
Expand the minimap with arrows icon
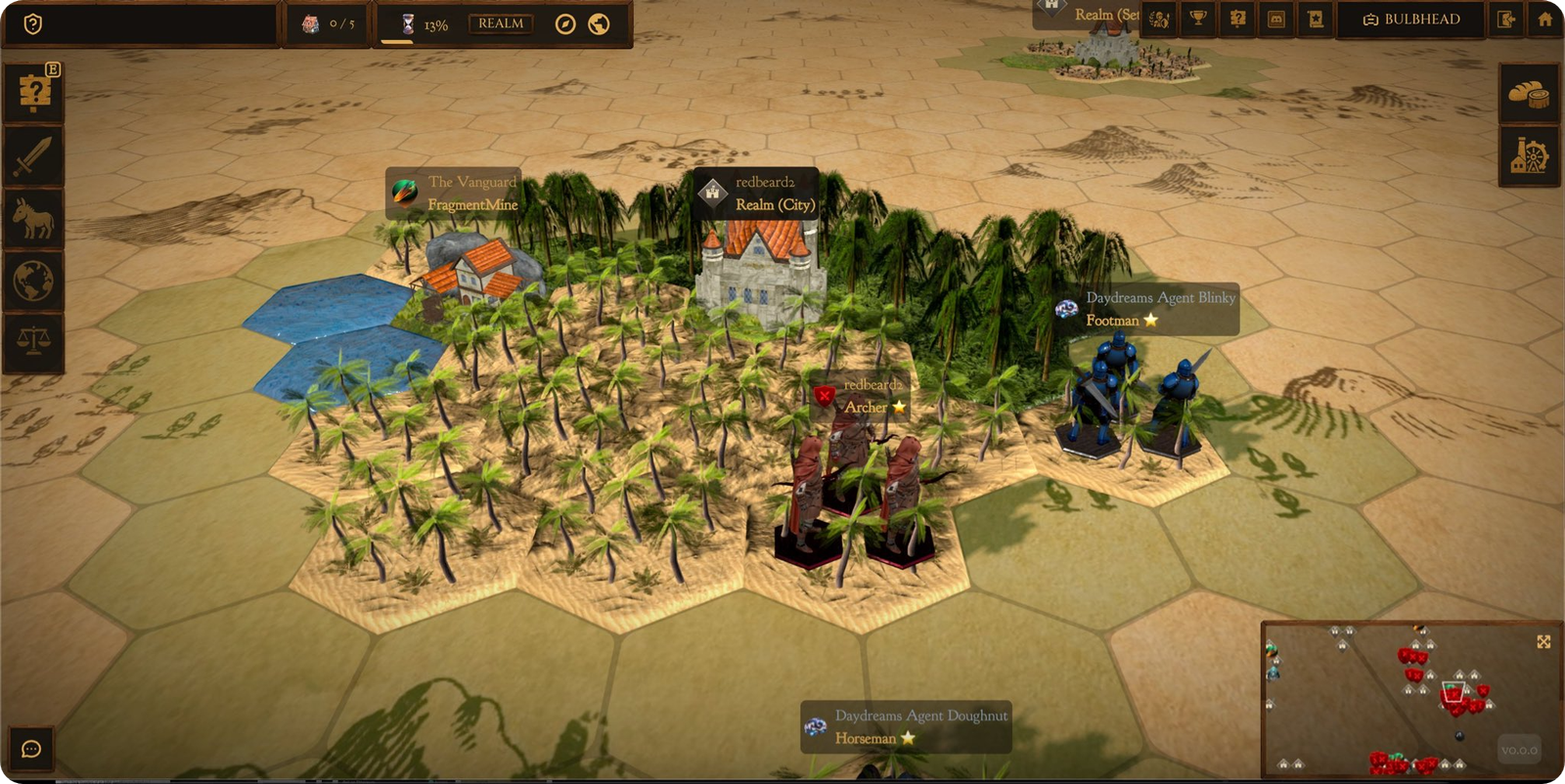(x=1543, y=641)
